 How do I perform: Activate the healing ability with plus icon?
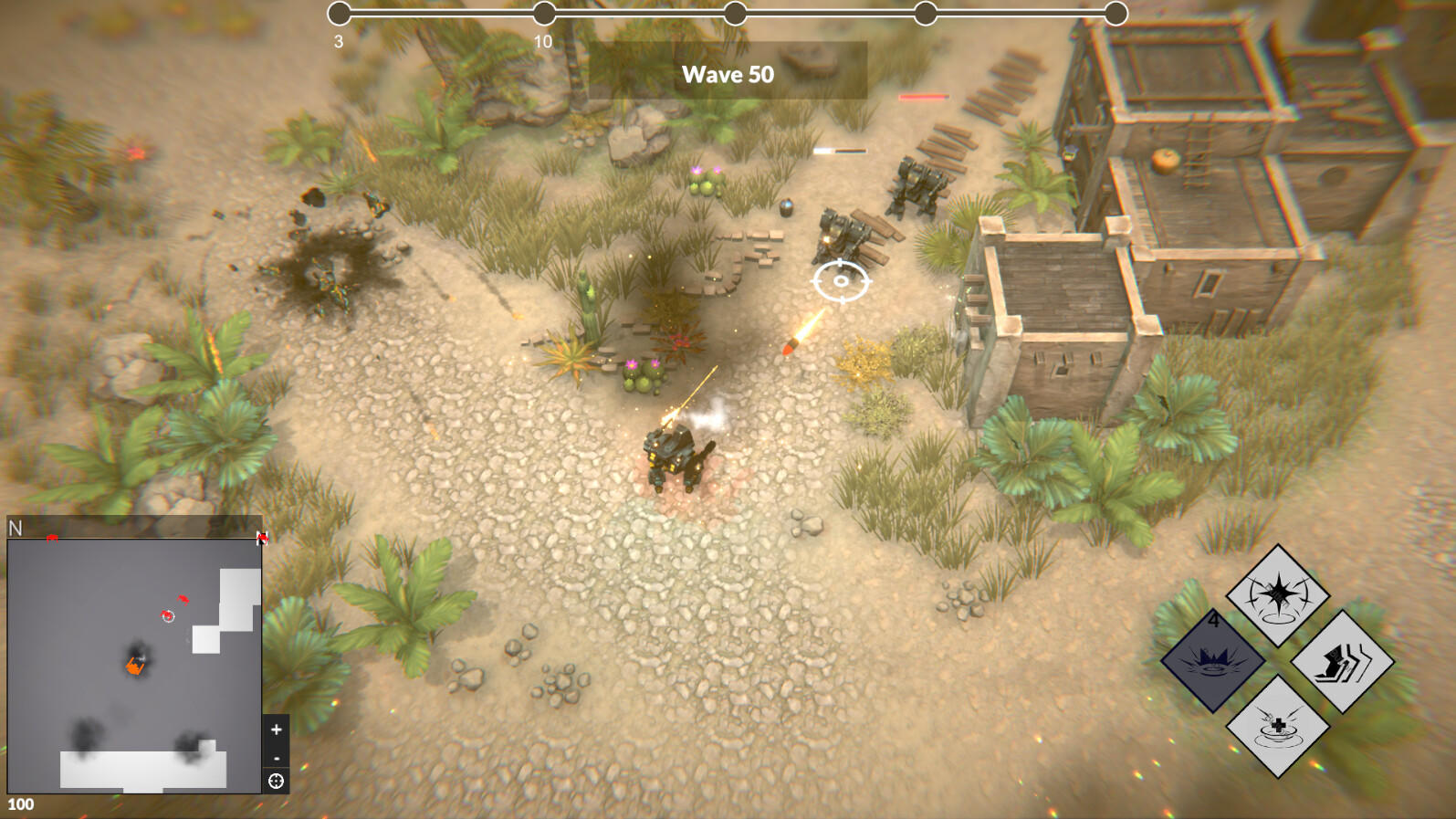[1277, 728]
